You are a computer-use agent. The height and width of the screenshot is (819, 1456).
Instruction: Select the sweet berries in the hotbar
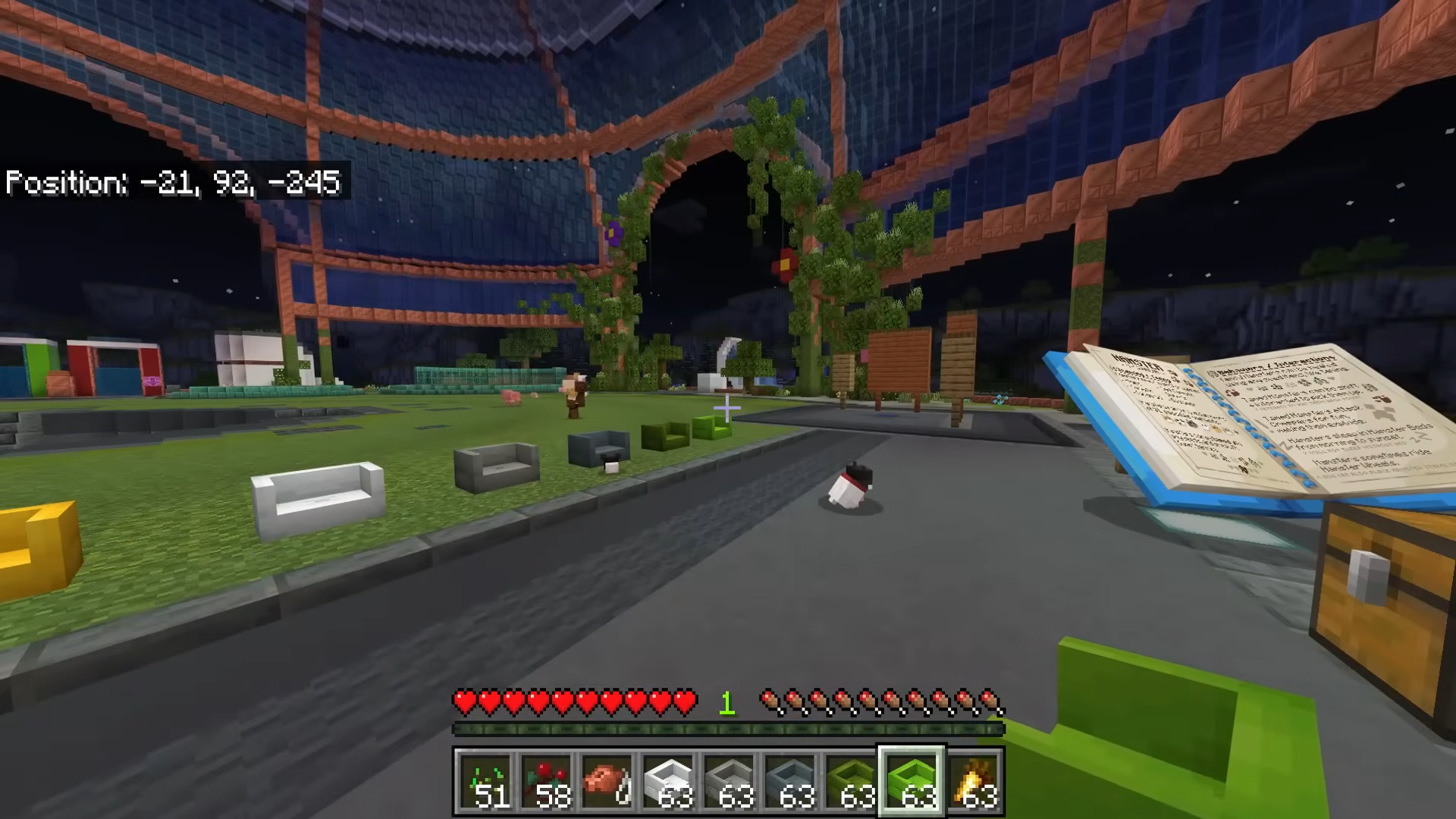tap(547, 780)
